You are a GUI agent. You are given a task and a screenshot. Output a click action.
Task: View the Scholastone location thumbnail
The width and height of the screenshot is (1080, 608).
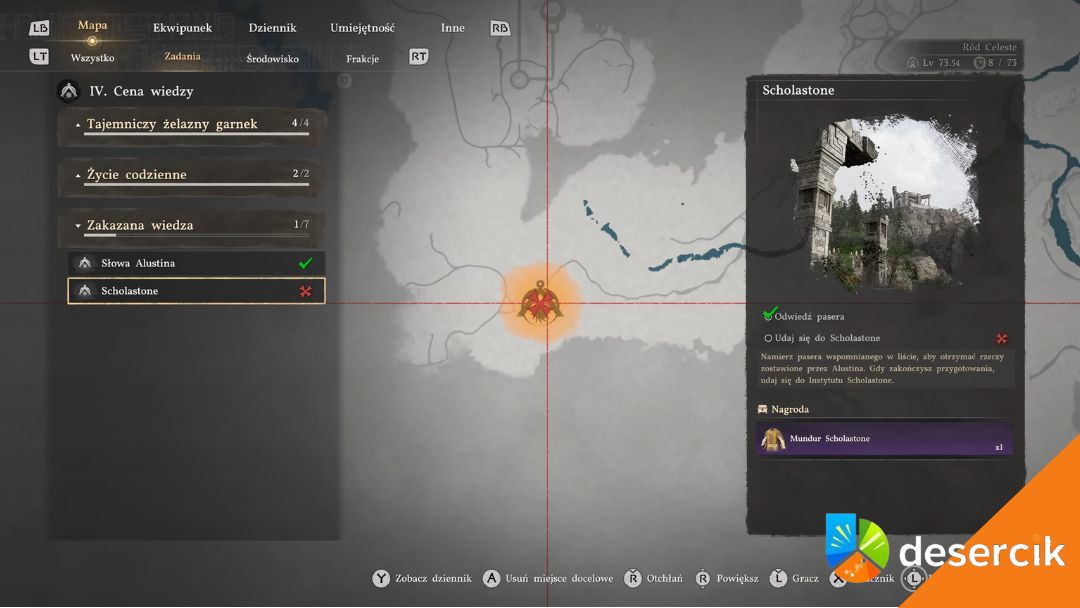coord(883,205)
